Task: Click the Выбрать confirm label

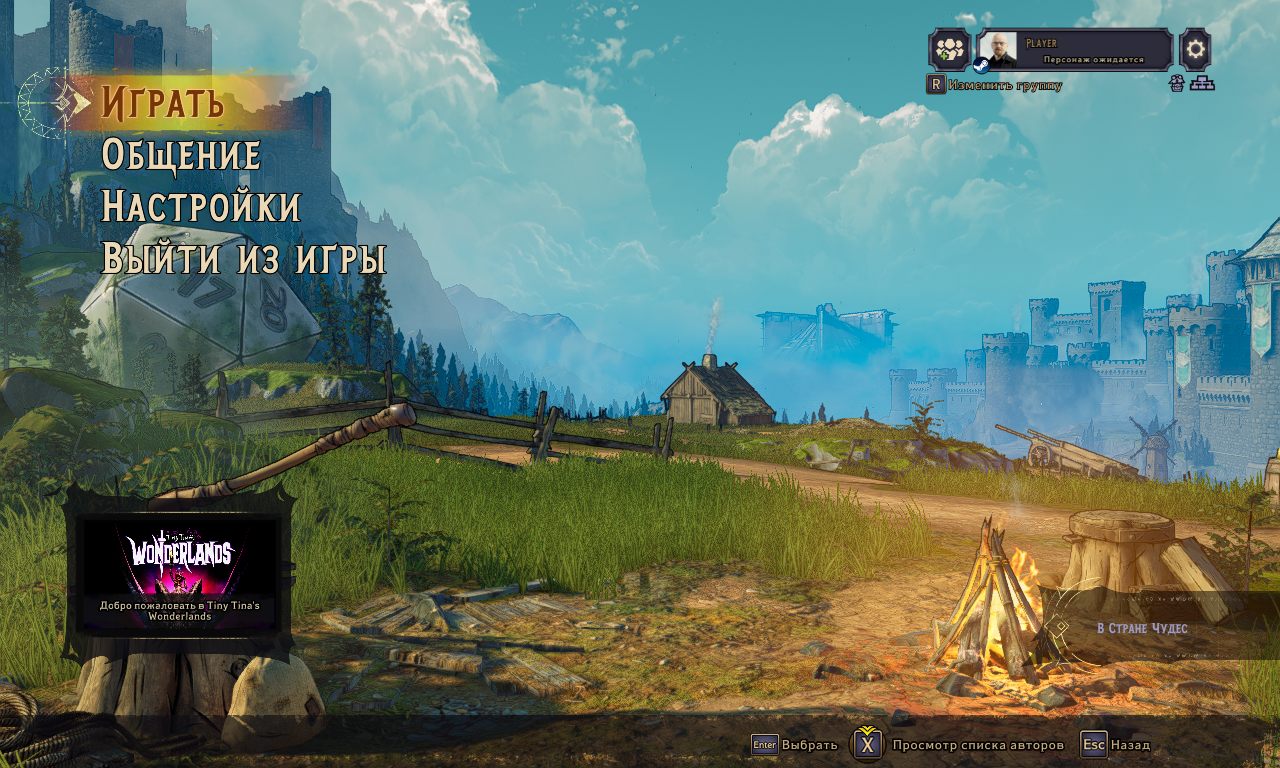Action: click(x=809, y=745)
